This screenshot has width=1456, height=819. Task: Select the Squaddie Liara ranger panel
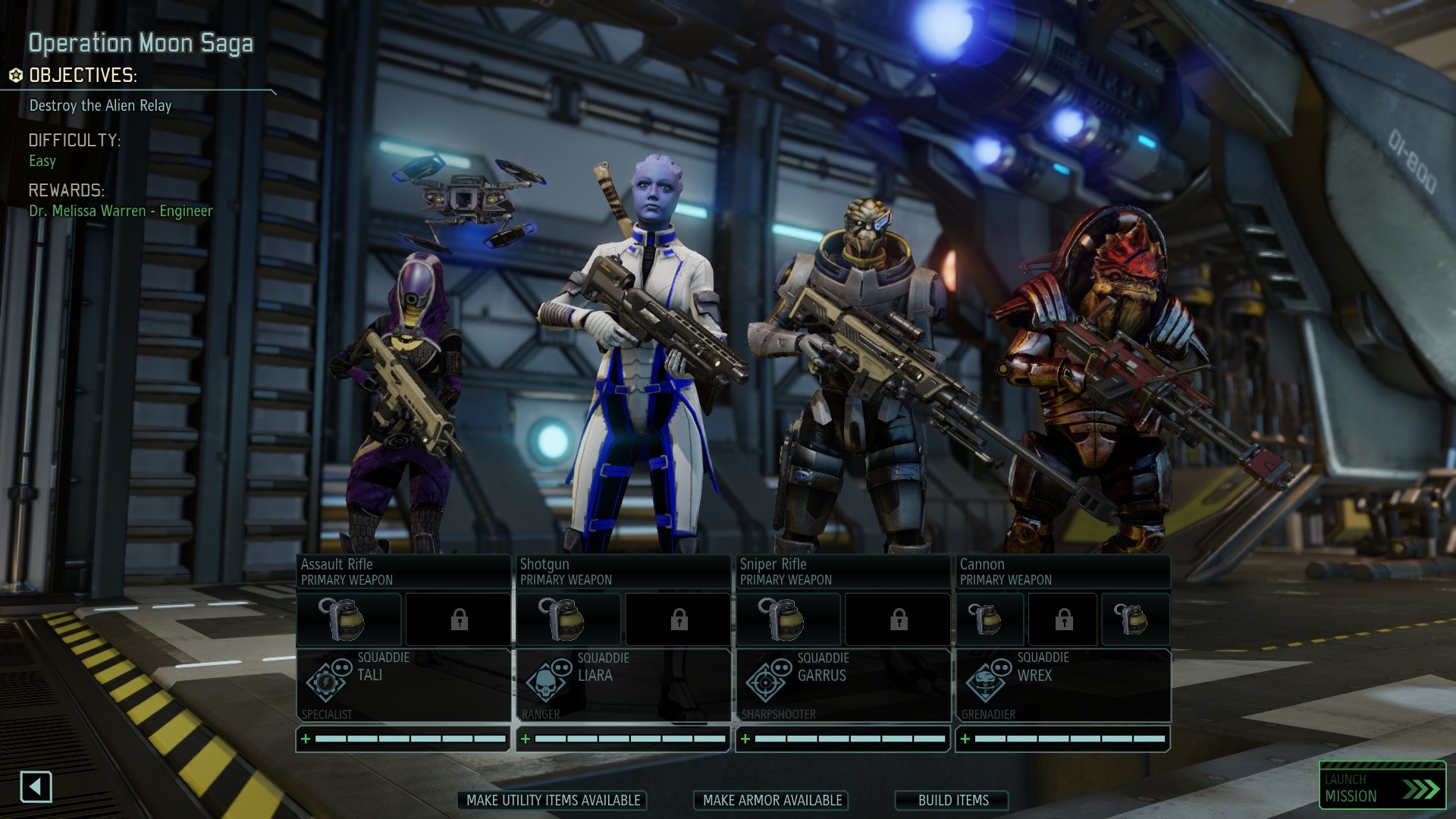(623, 685)
